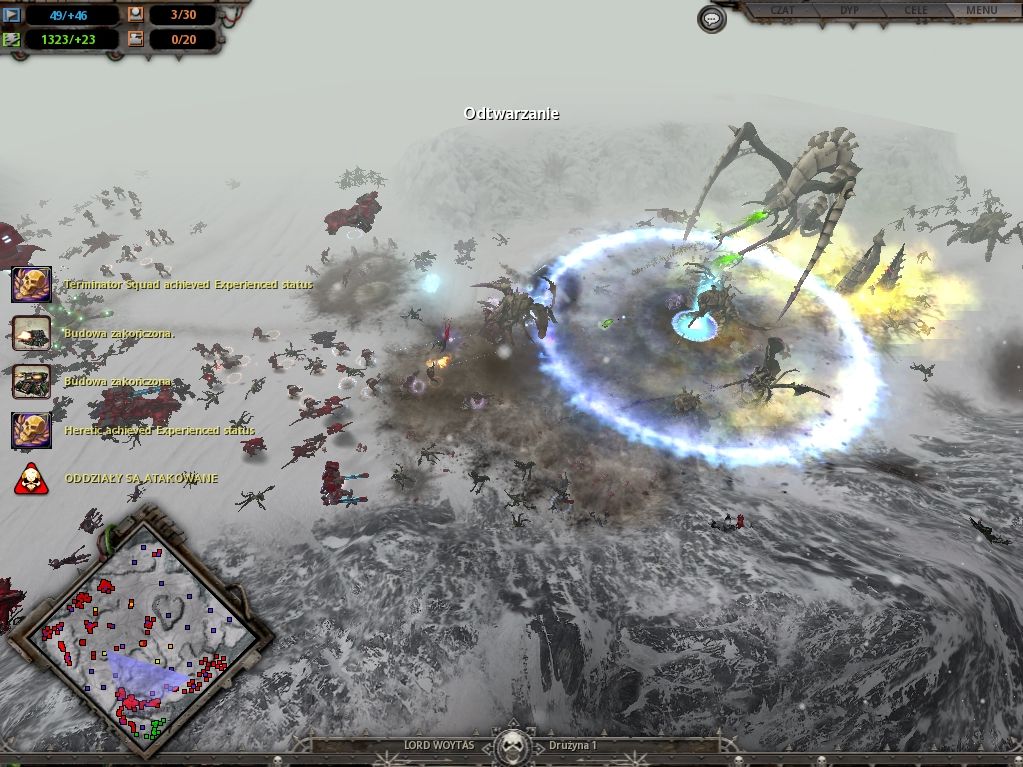Open the CELE objectives tab
1023x767 pixels.
pyautogui.click(x=915, y=11)
